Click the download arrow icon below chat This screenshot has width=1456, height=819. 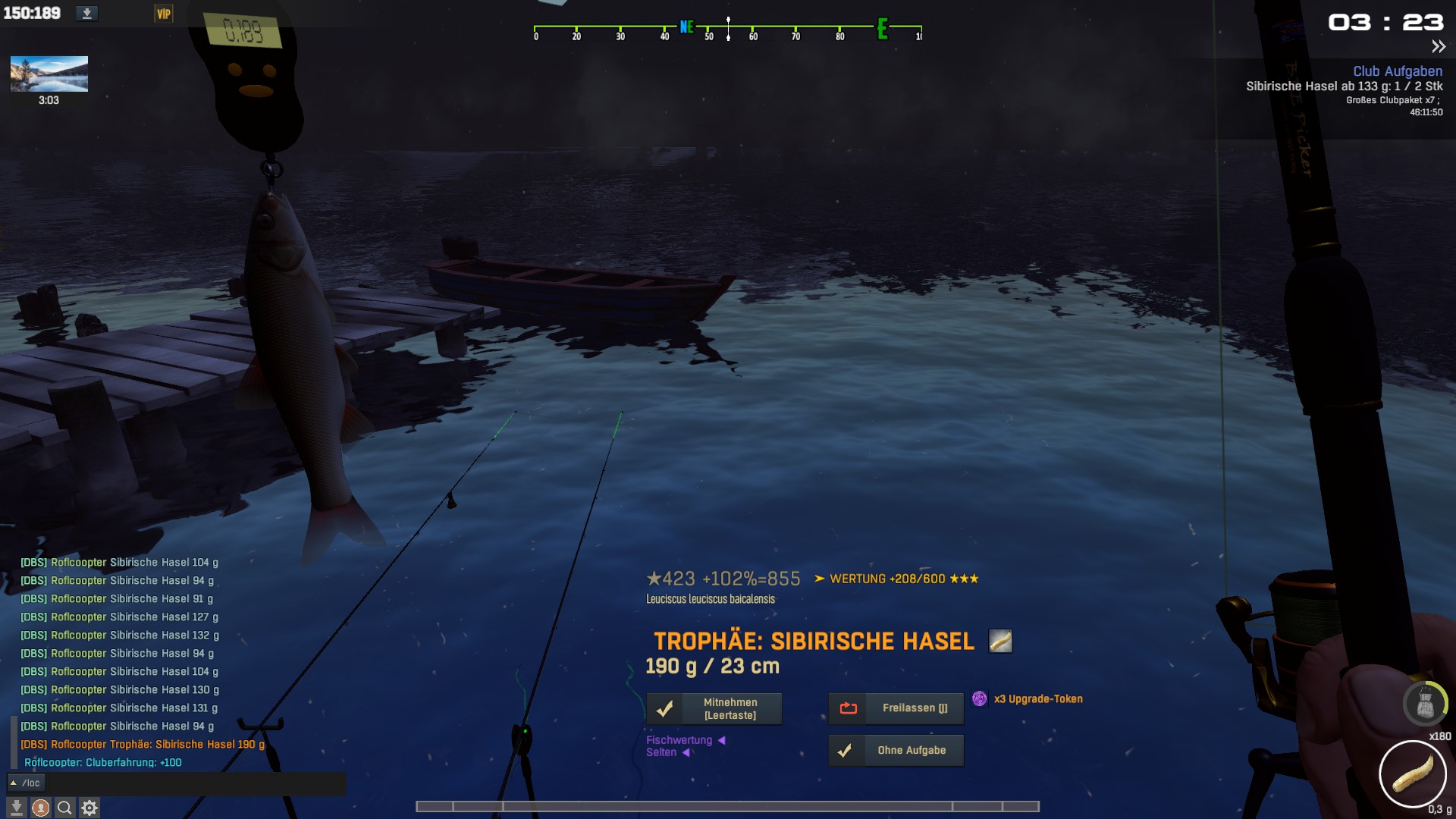point(16,808)
